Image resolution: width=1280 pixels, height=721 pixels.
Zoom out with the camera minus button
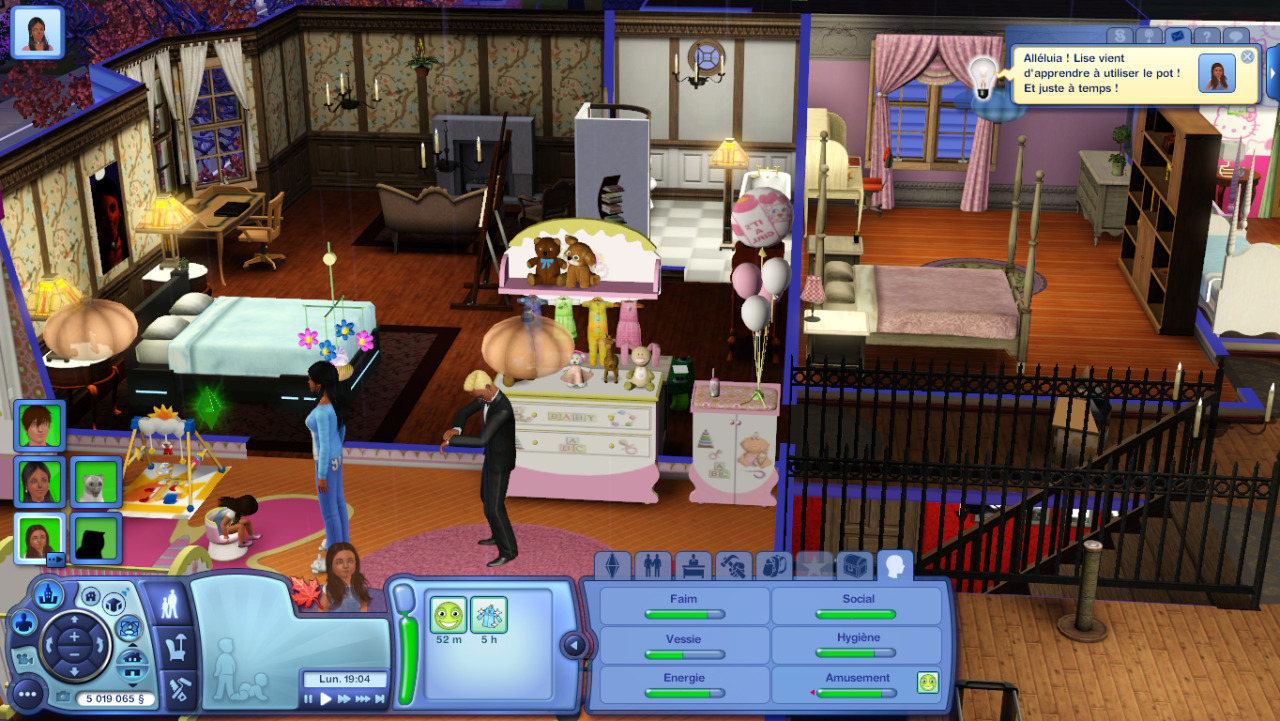click(75, 659)
